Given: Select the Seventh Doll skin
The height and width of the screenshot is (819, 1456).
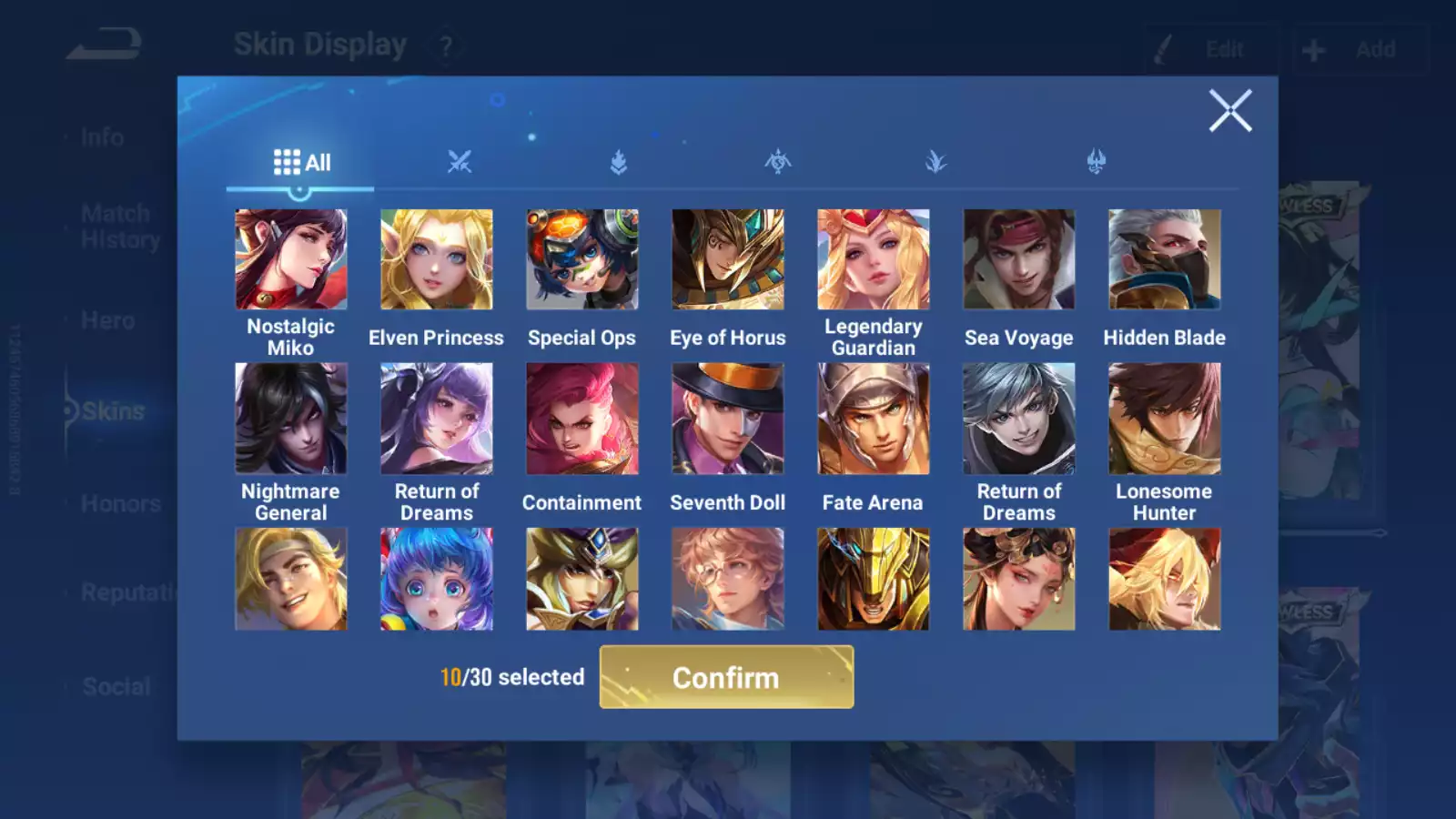Looking at the screenshot, I should click(x=728, y=419).
